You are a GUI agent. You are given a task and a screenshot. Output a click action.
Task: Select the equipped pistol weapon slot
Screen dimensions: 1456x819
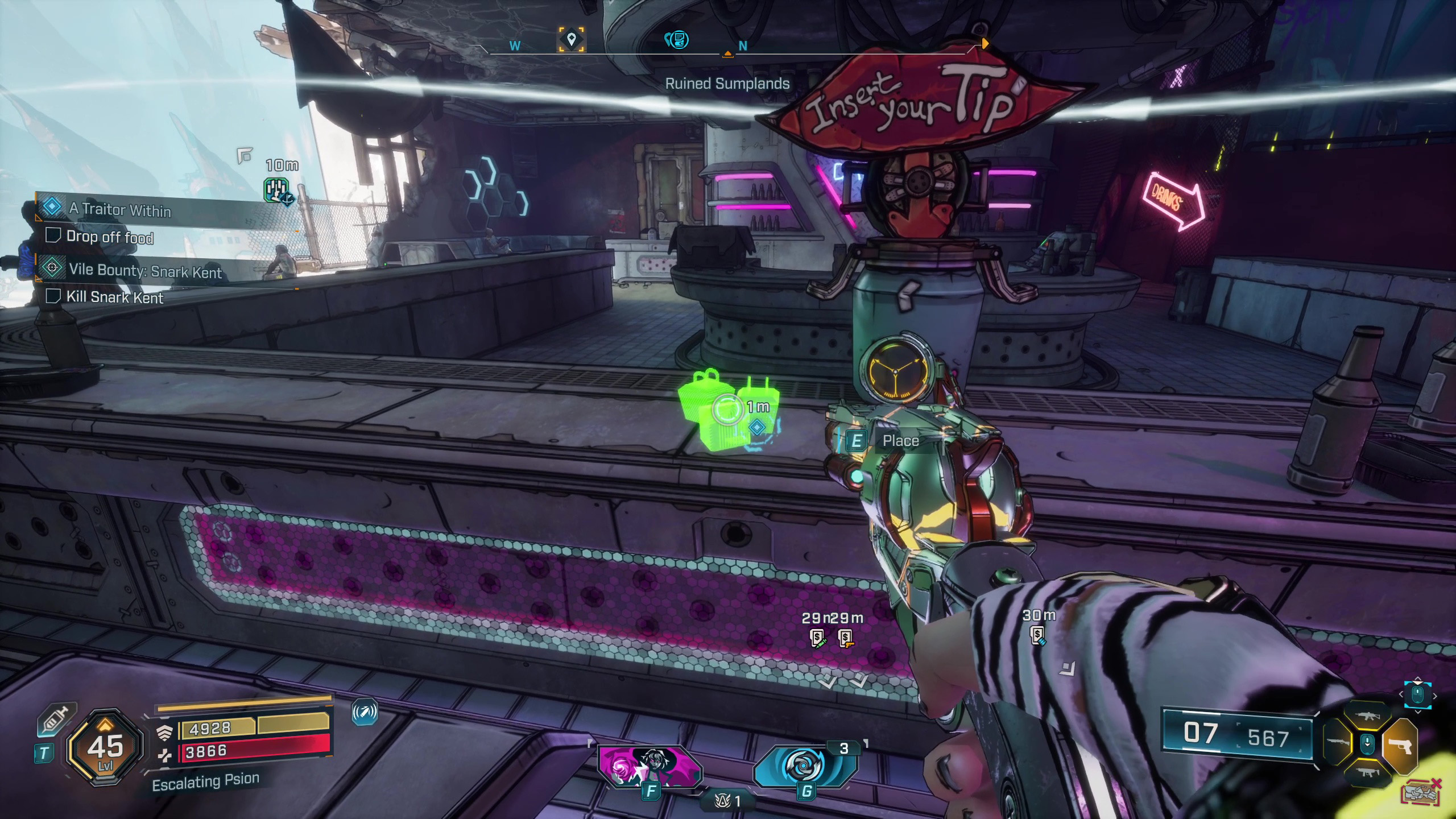pyautogui.click(x=1400, y=744)
